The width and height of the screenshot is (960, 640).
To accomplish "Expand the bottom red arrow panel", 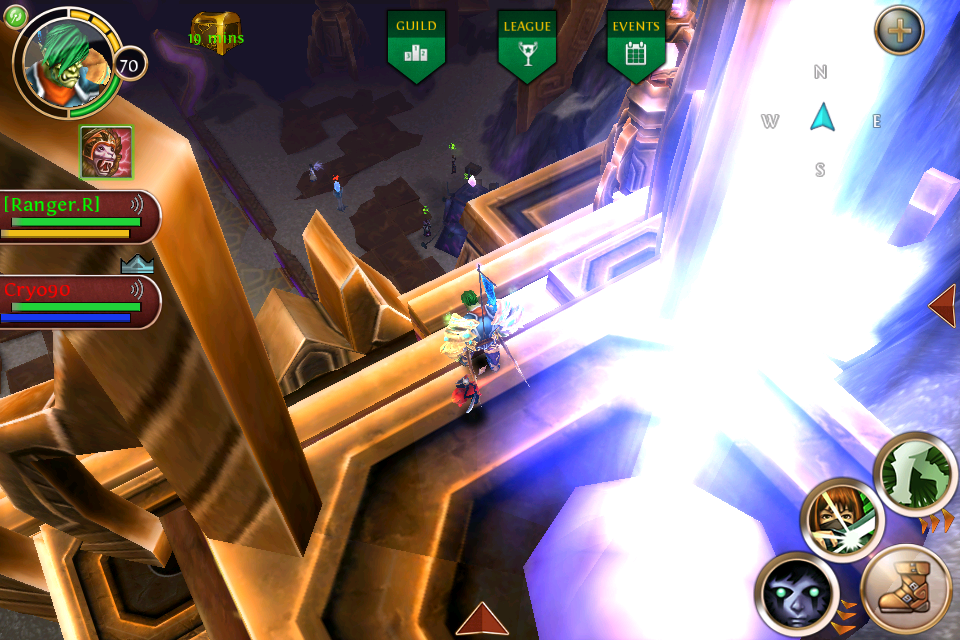I will click(x=484, y=620).
